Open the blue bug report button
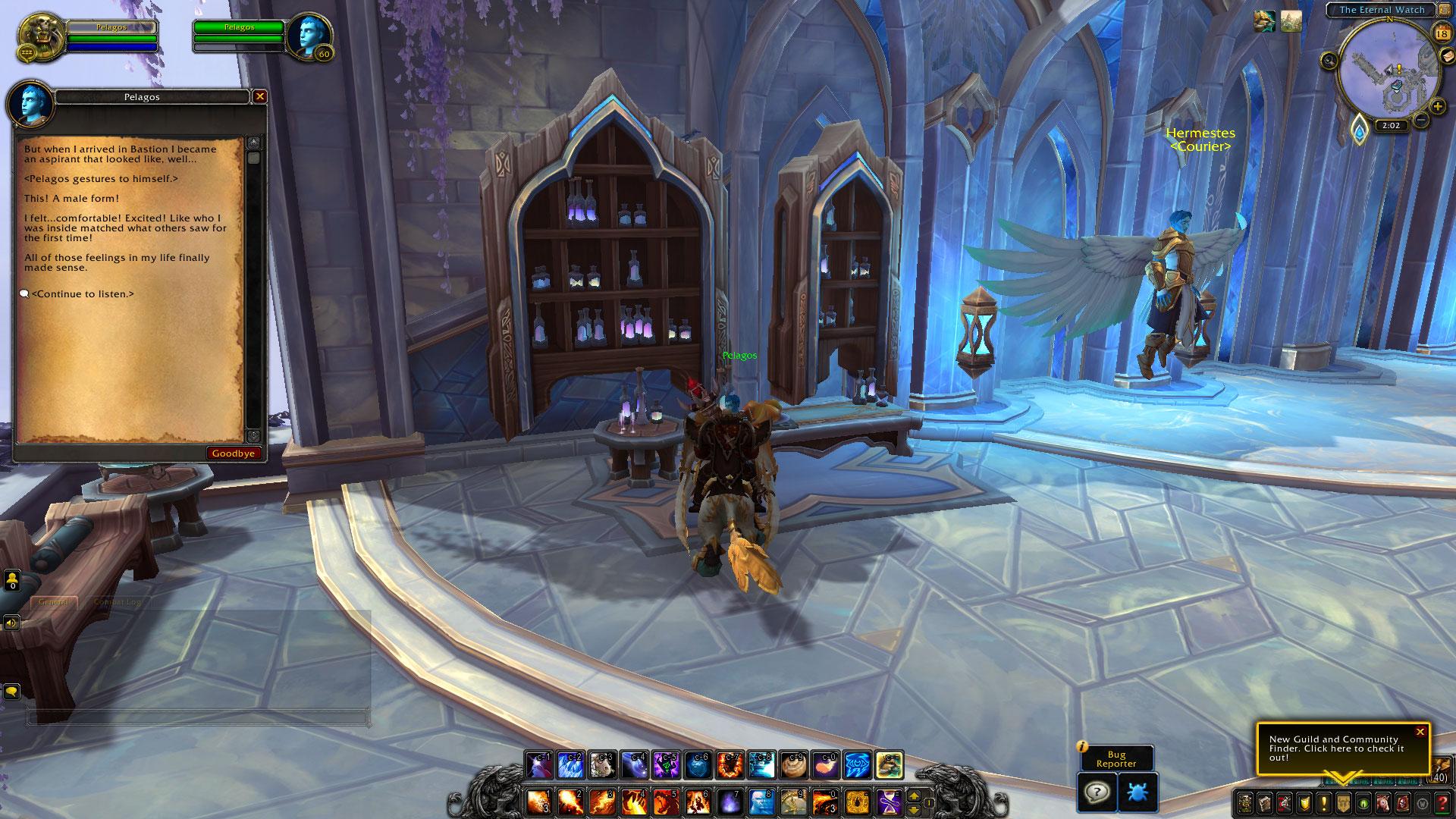 pos(1137,793)
